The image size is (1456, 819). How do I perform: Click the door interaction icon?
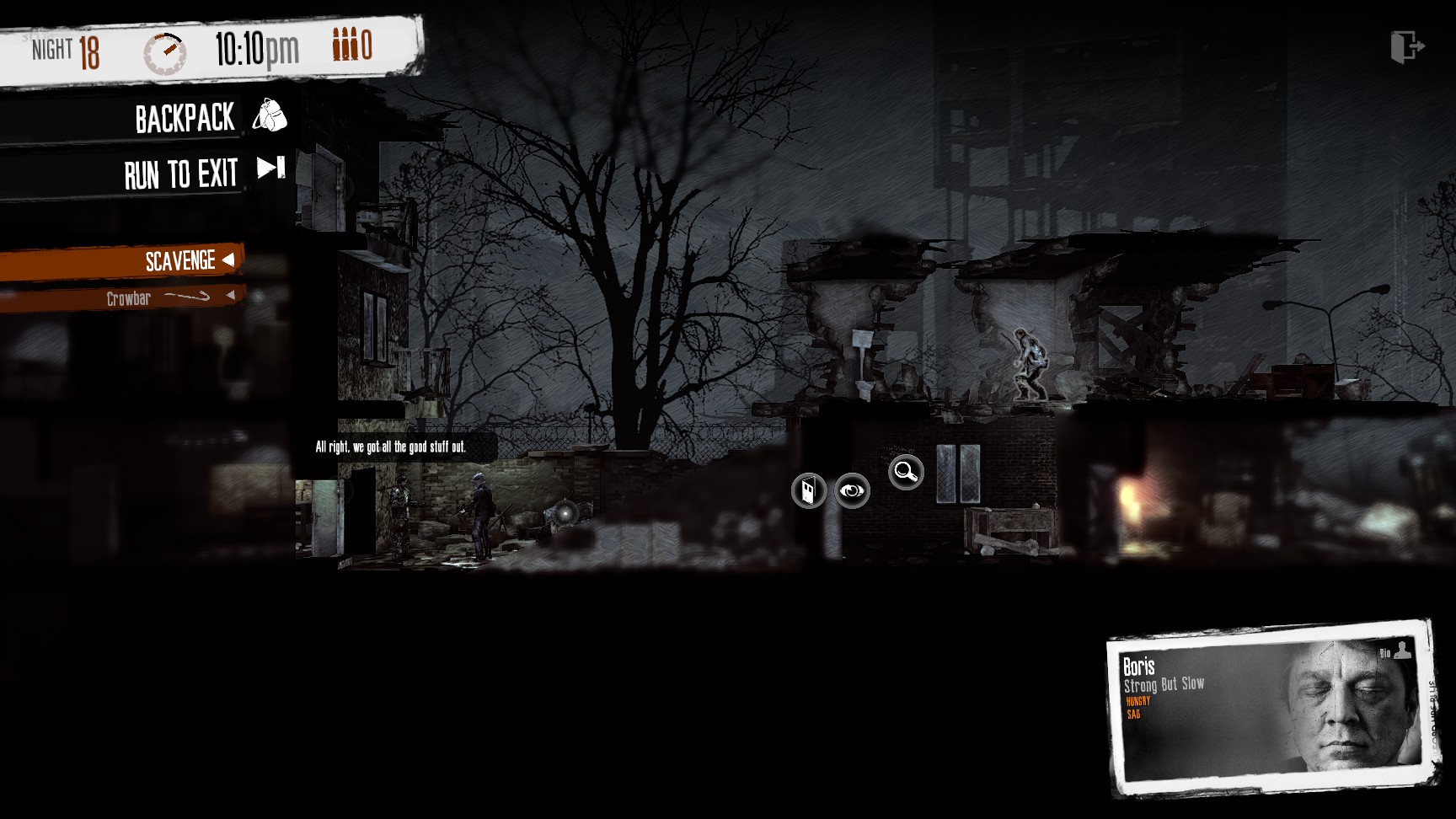[x=808, y=490]
